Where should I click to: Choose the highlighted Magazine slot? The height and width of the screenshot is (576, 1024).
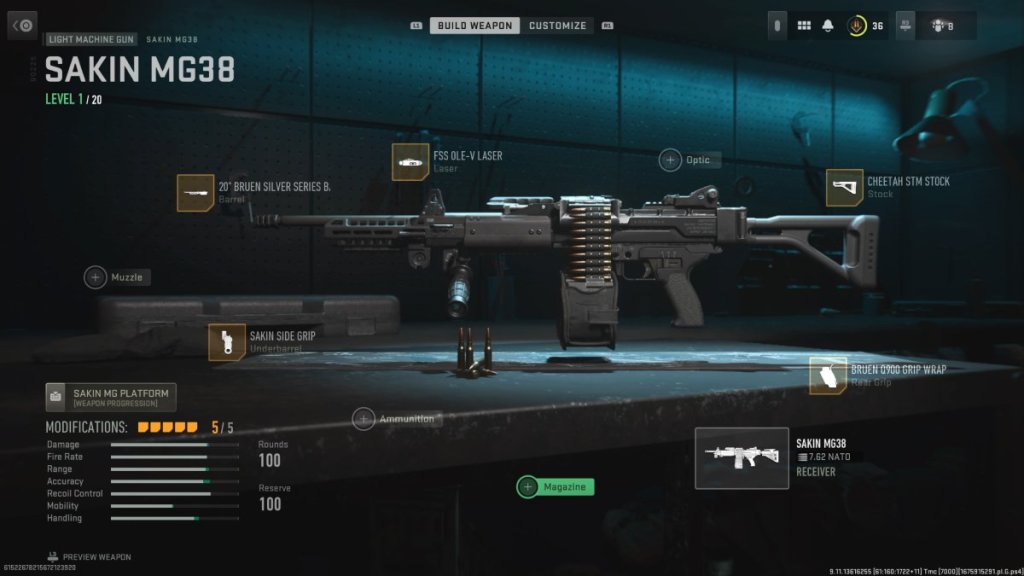tap(555, 487)
